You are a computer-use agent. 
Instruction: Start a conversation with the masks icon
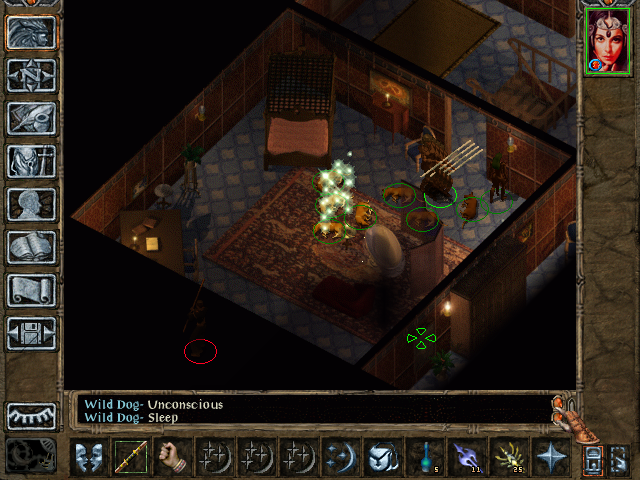pos(90,457)
